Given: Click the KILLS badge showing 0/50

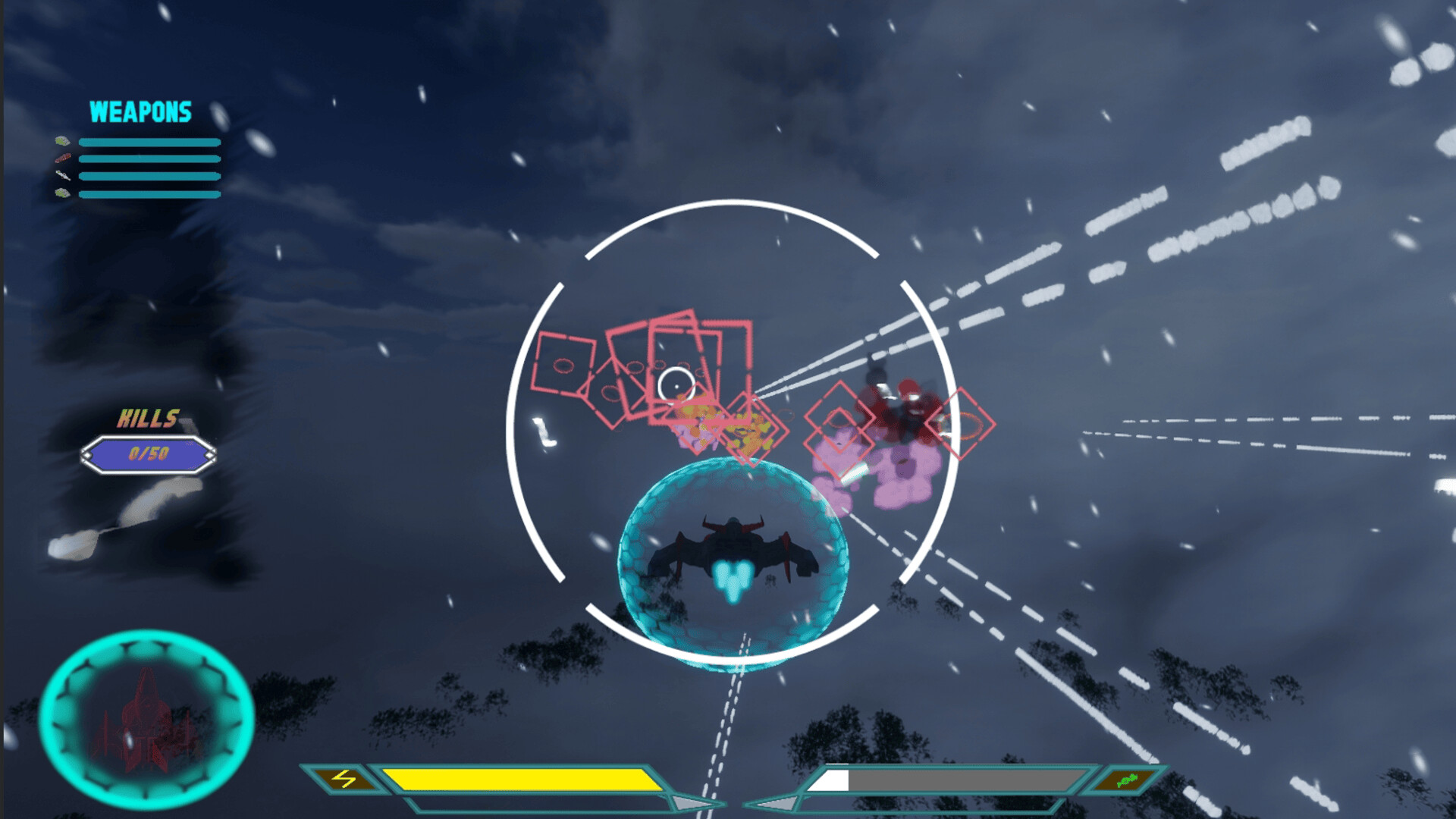Looking at the screenshot, I should click(x=149, y=453).
